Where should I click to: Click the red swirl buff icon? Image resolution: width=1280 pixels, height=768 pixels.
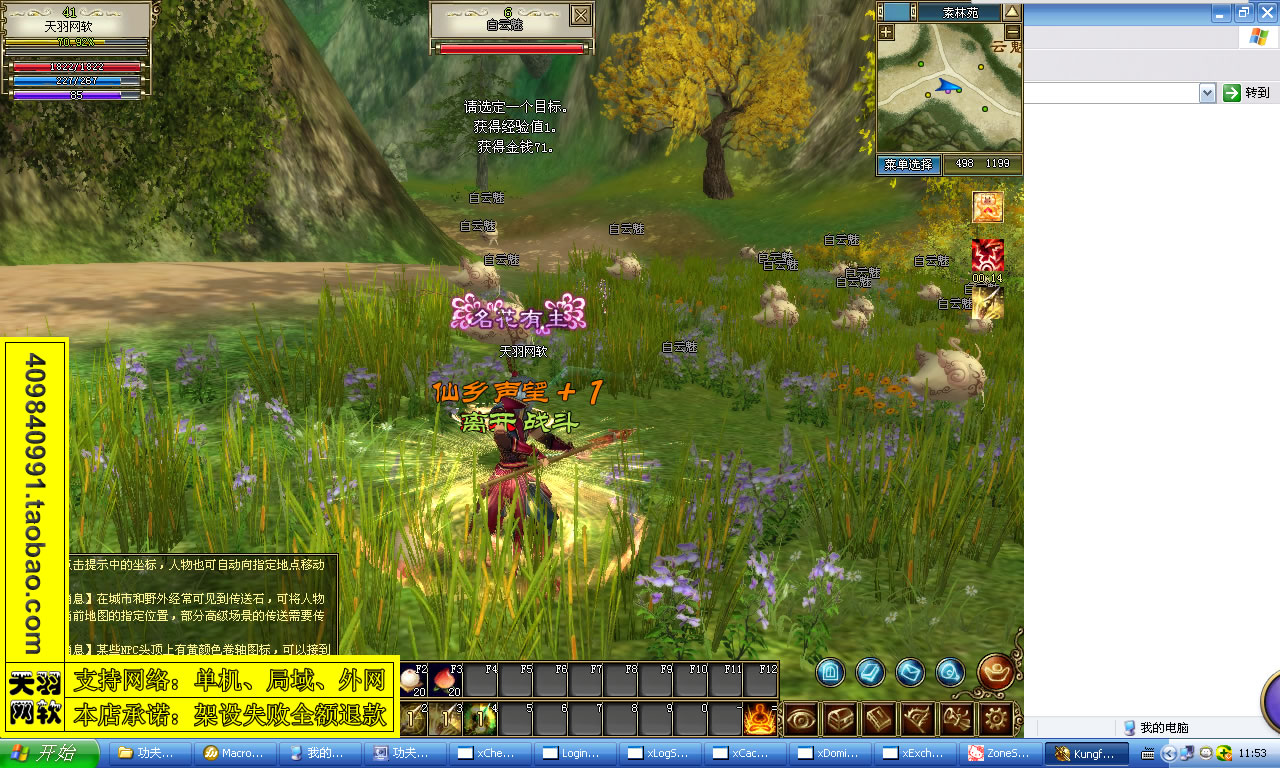(x=987, y=256)
